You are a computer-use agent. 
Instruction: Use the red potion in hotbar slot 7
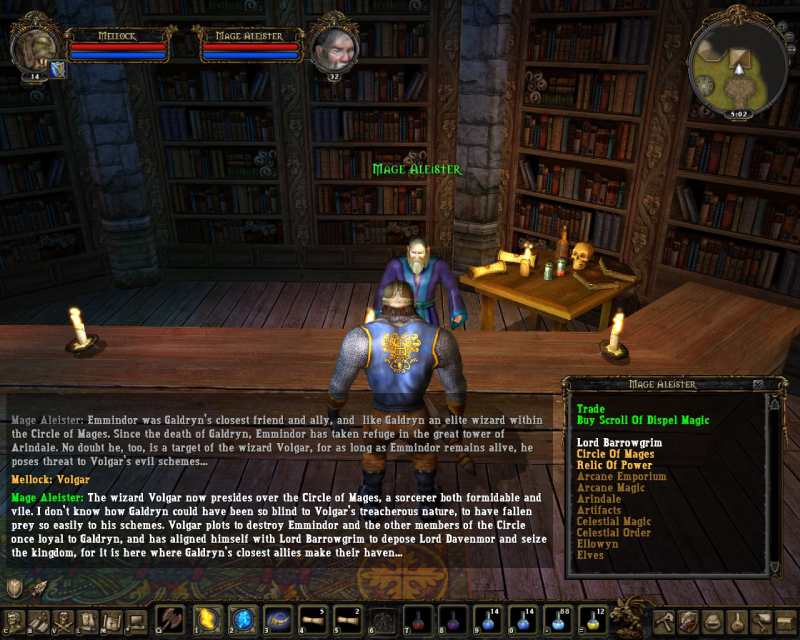(417, 621)
